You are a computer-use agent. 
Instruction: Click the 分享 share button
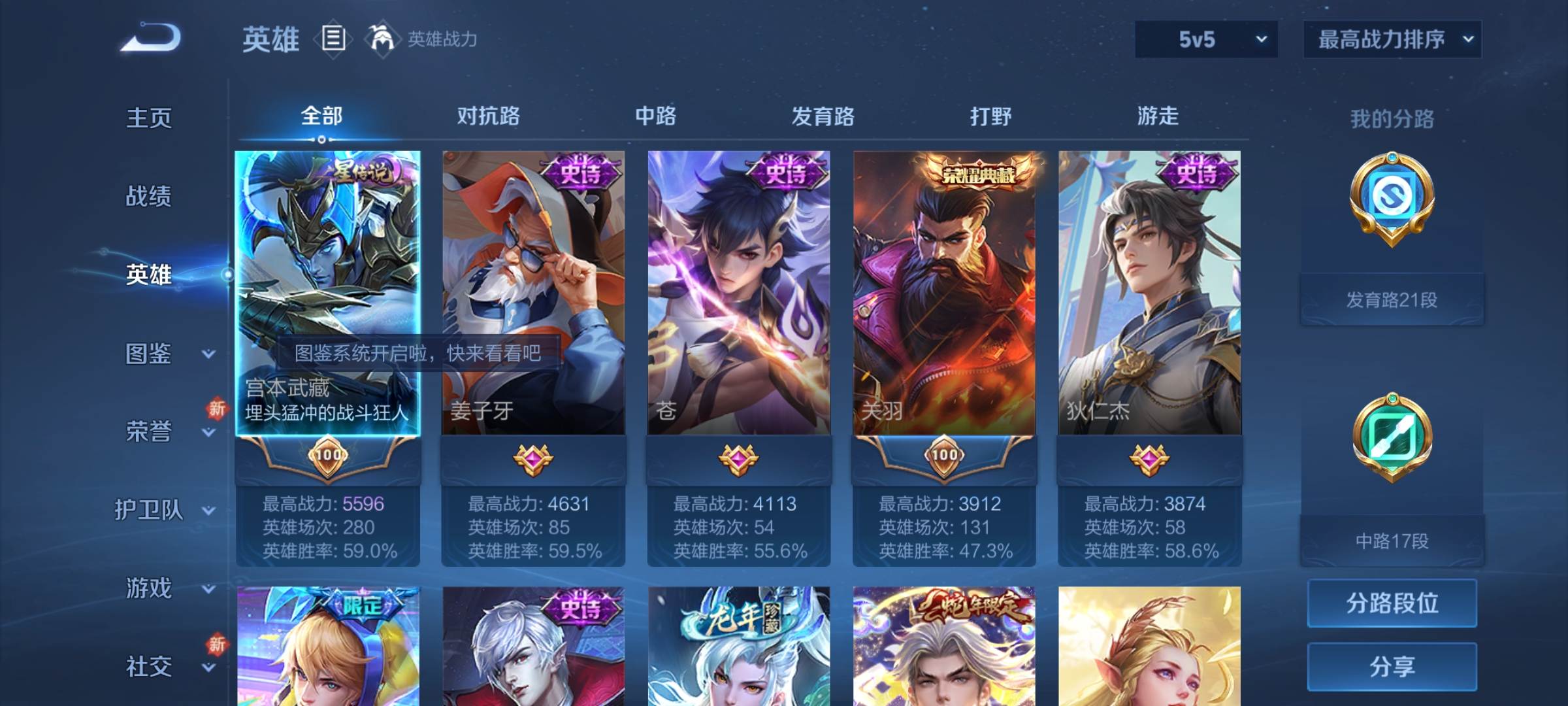[x=1392, y=667]
